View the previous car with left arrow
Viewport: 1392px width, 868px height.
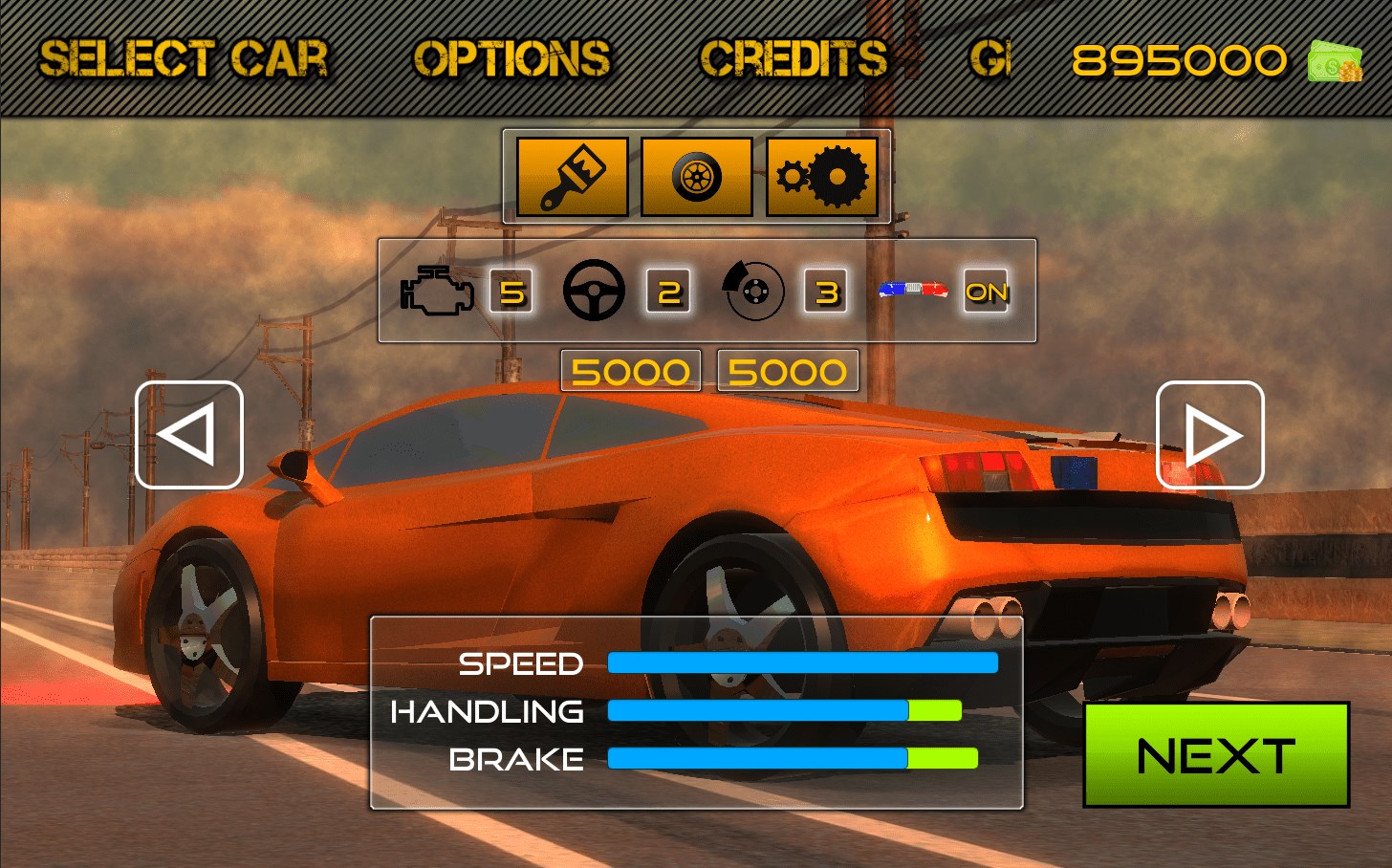[189, 435]
